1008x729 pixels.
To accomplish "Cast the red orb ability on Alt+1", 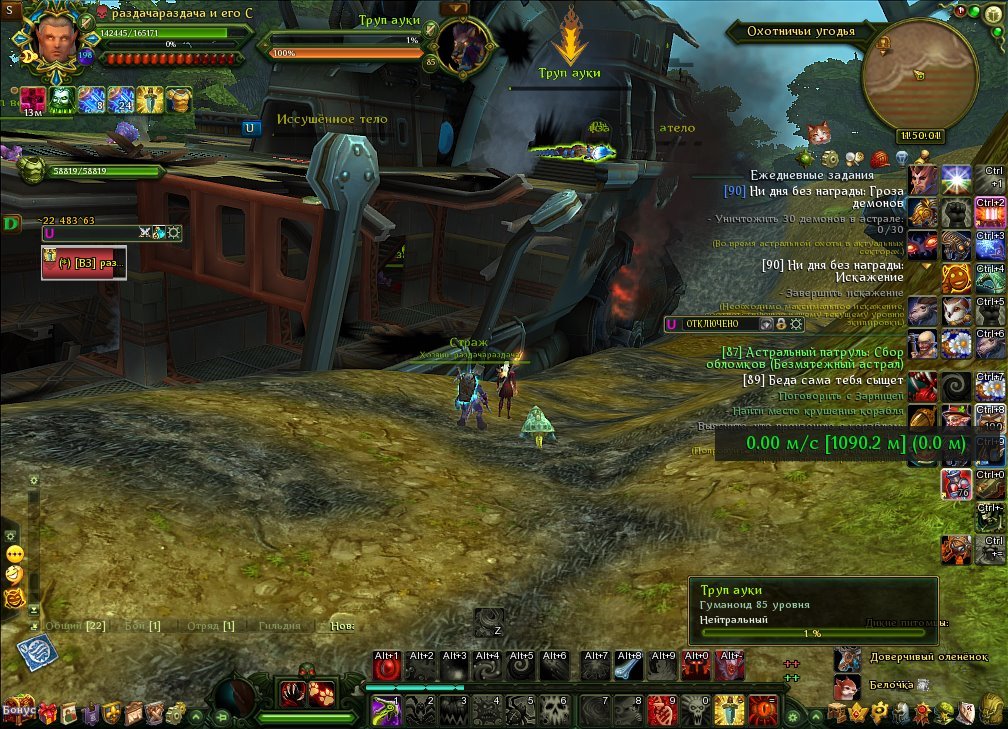I will coord(387,667).
